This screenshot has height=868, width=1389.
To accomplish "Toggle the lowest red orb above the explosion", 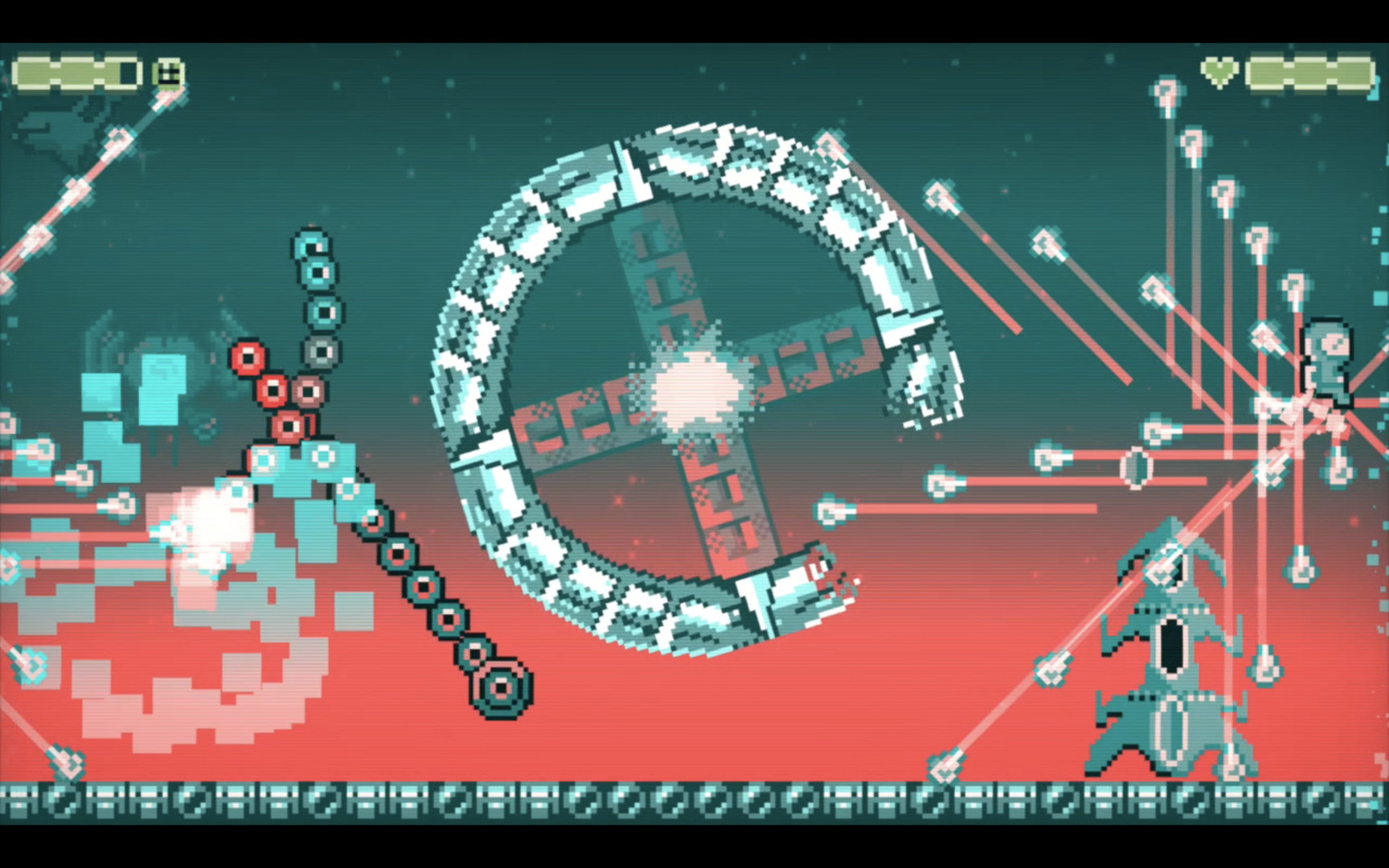I will click(x=289, y=428).
